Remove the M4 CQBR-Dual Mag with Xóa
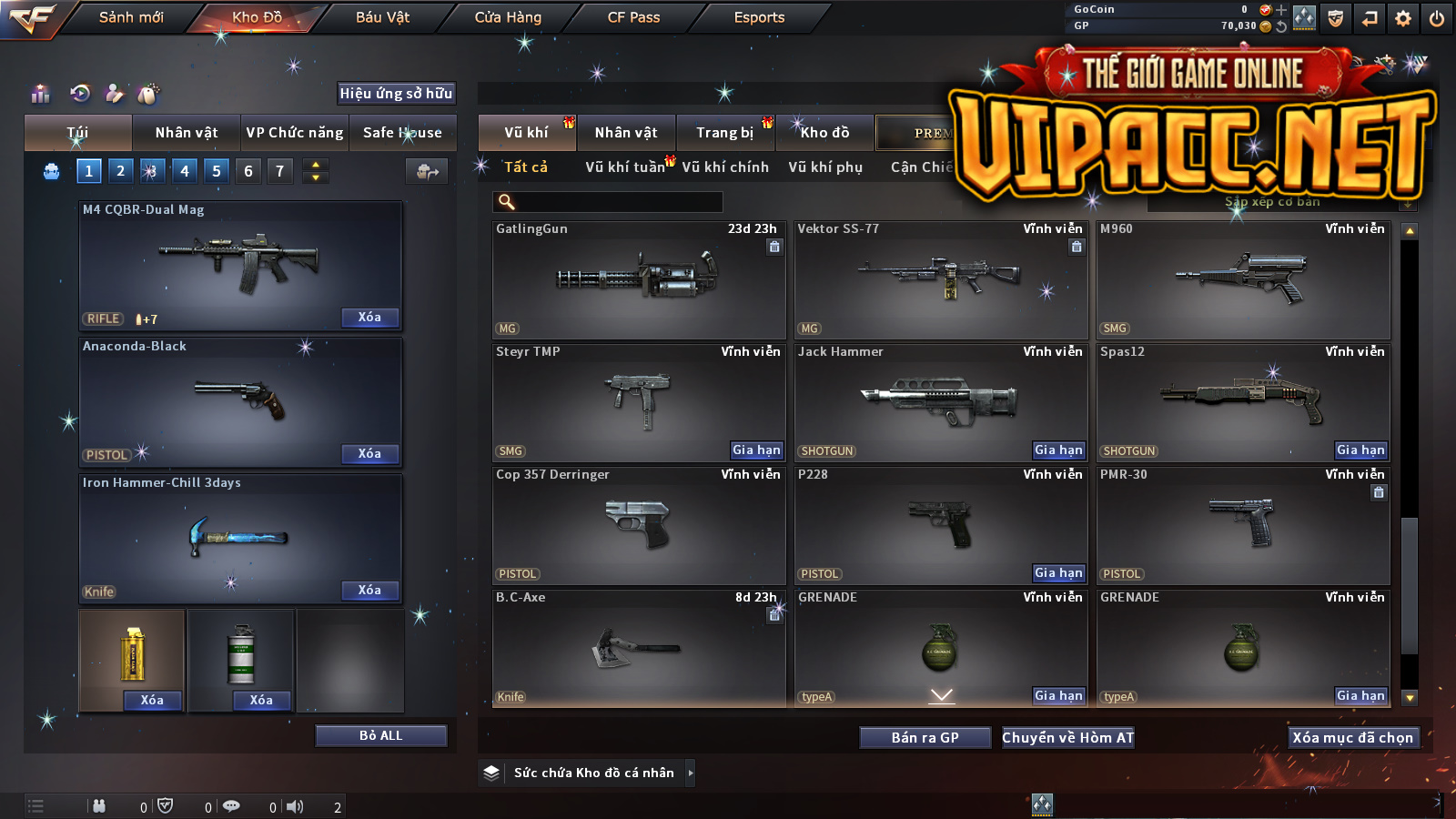This screenshot has height=819, width=1456. pos(369,318)
